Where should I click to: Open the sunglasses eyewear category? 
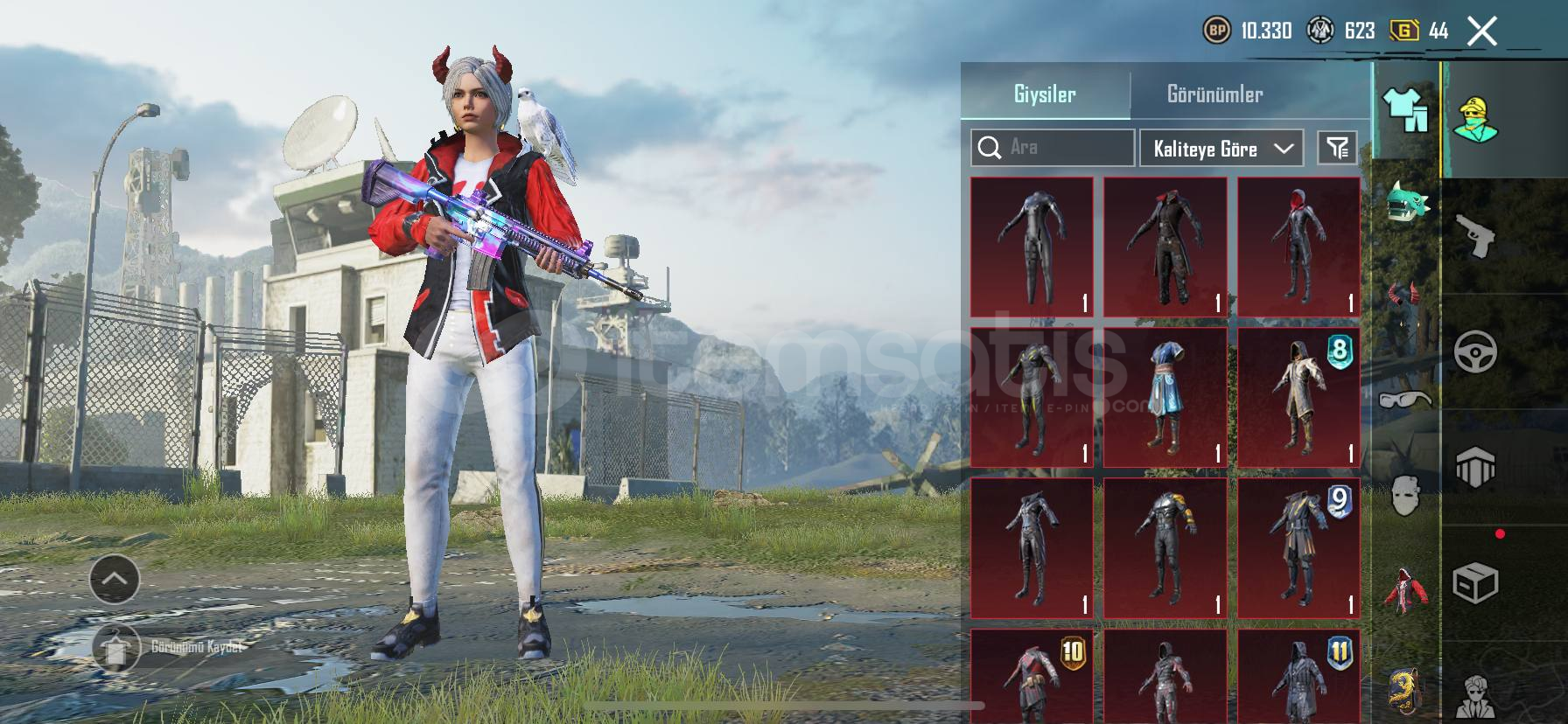1405,400
